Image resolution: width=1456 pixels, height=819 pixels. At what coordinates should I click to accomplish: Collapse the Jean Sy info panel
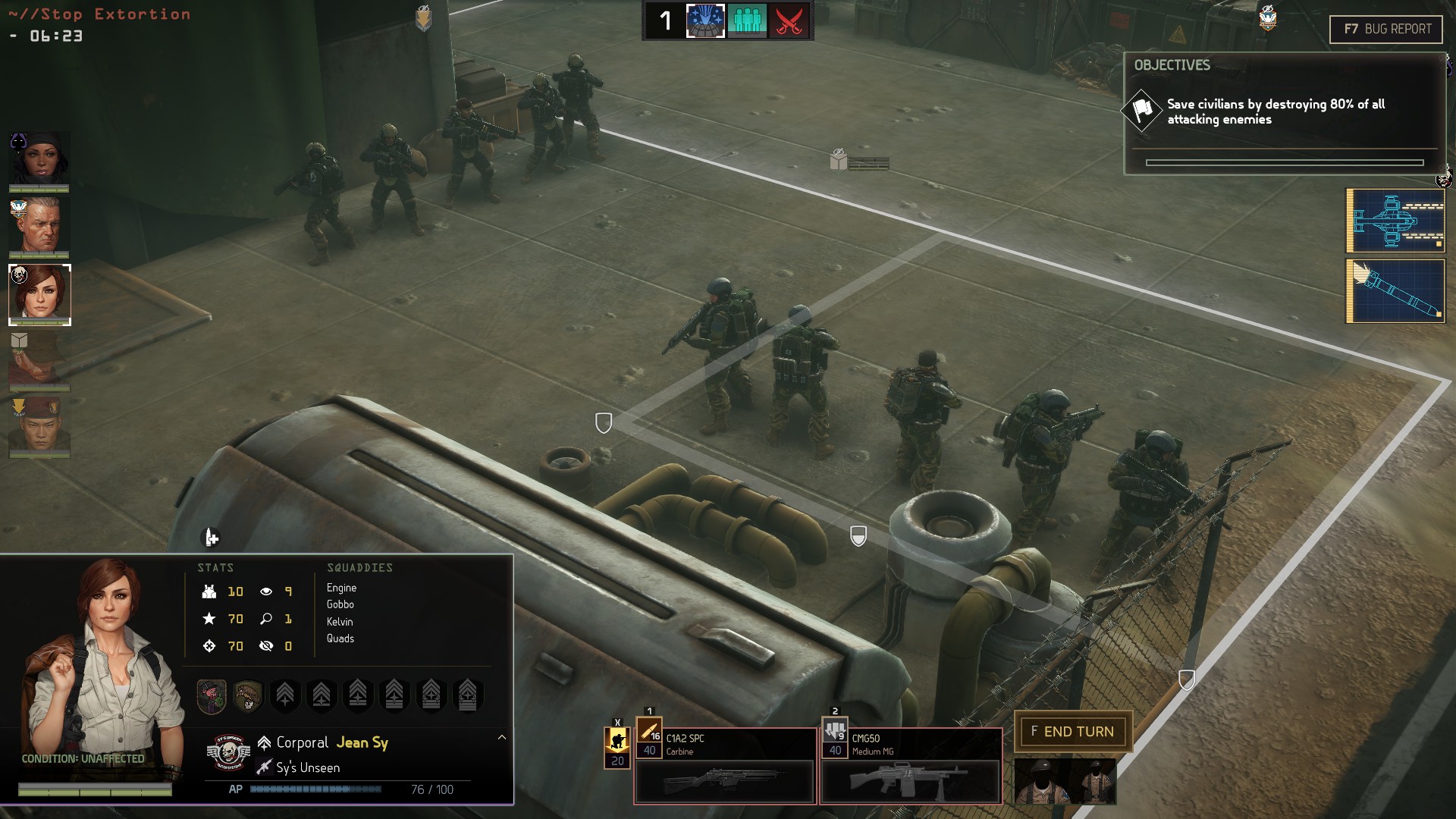501,737
